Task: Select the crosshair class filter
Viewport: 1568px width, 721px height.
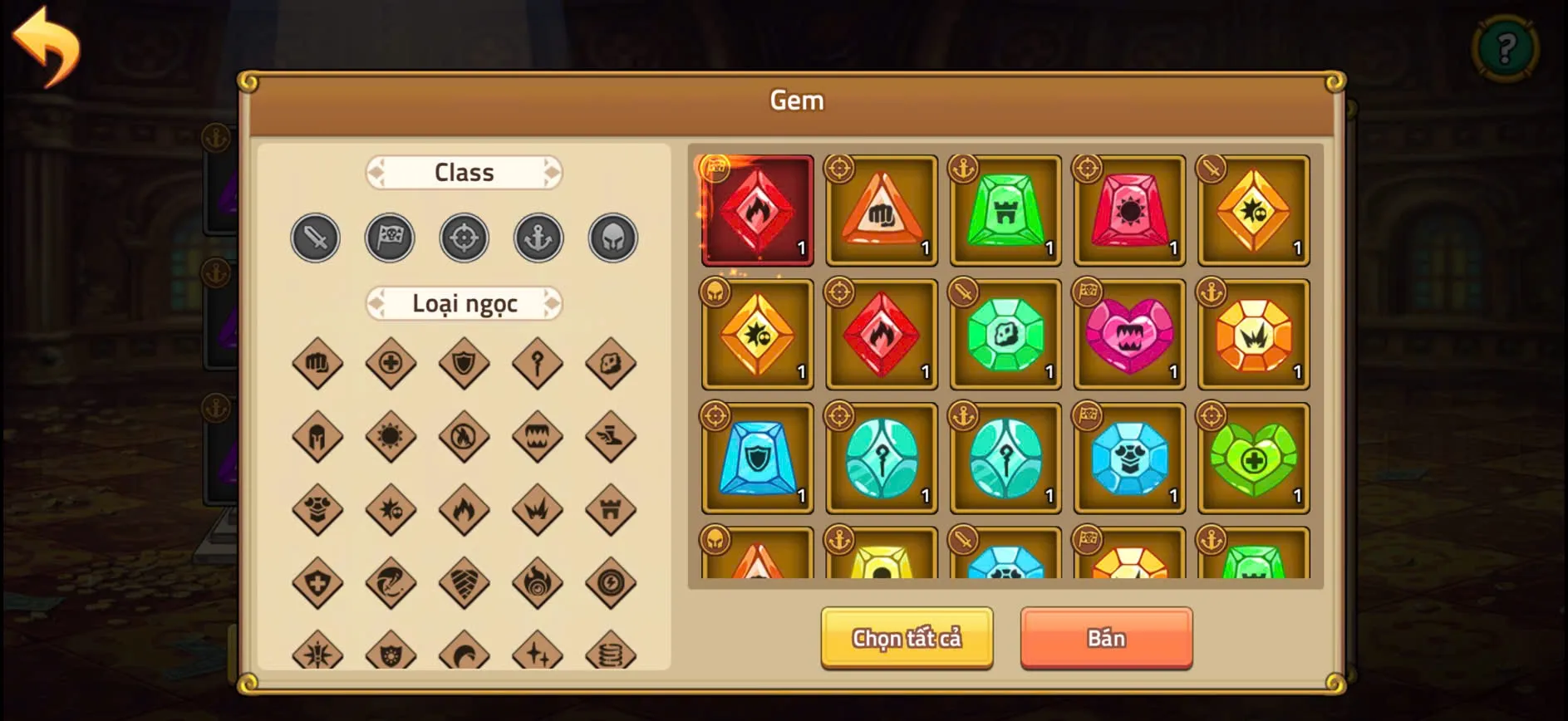Action: click(x=464, y=237)
